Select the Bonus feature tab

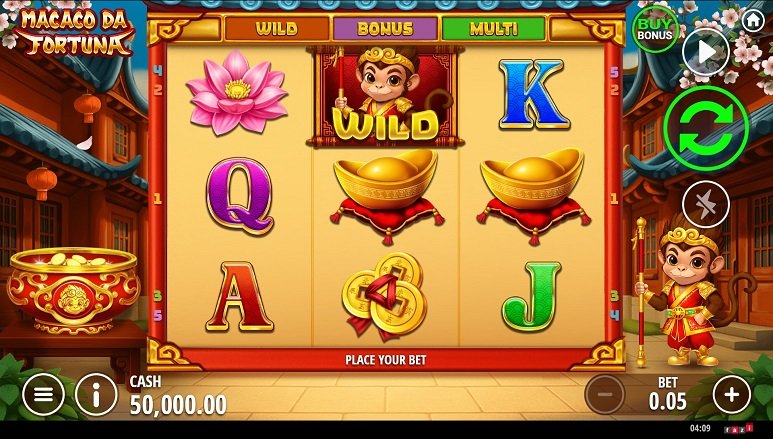tap(384, 29)
